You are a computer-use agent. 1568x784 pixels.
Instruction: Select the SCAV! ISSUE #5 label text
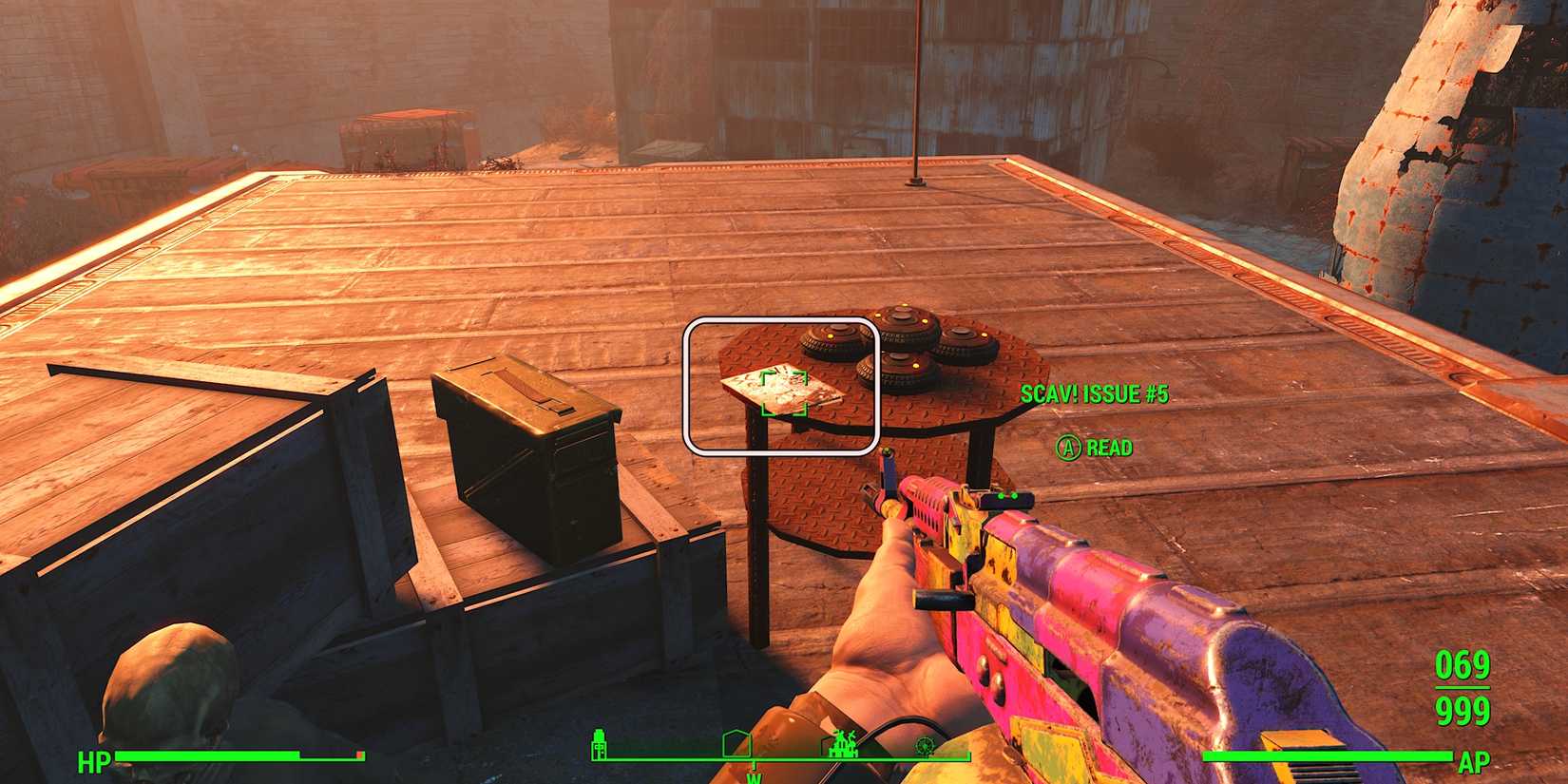[1095, 391]
